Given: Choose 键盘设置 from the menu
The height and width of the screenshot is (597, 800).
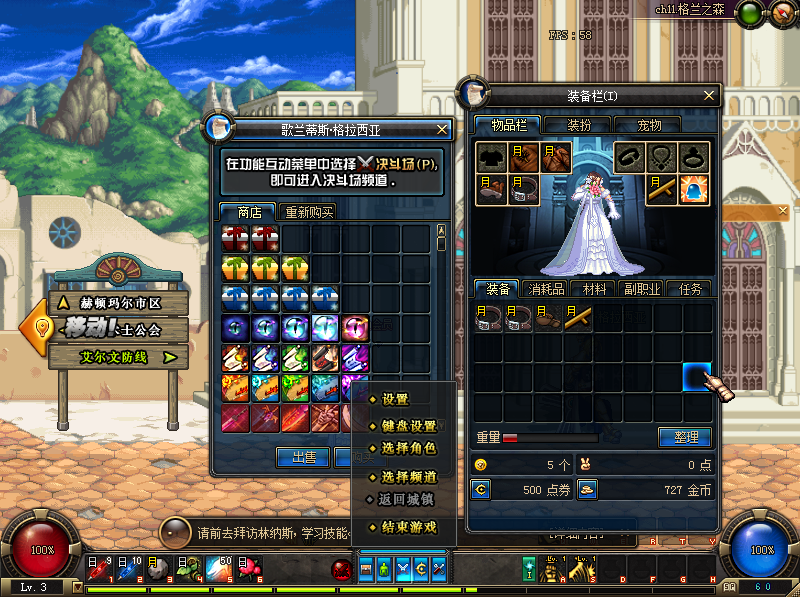Looking at the screenshot, I should (408, 425).
